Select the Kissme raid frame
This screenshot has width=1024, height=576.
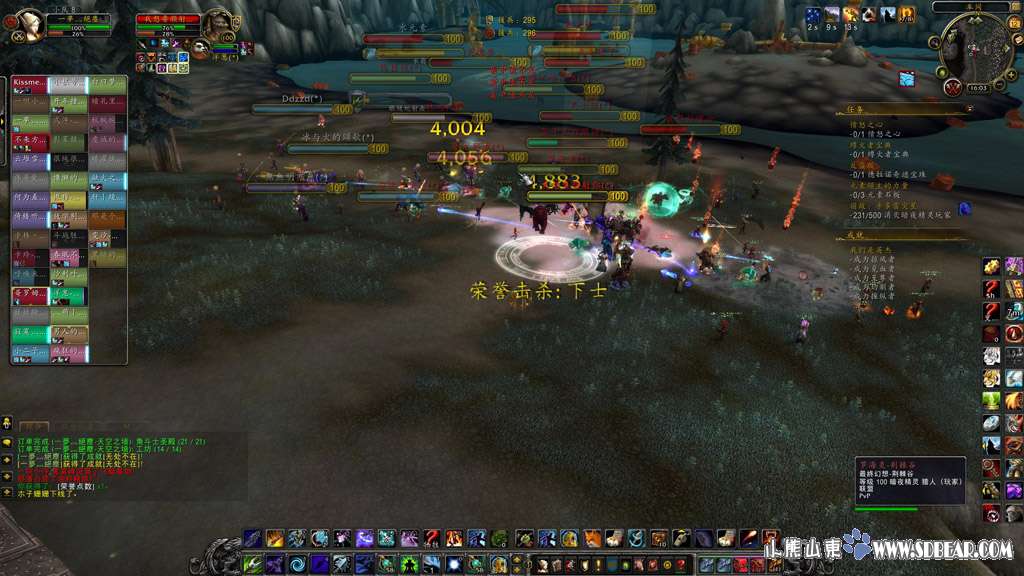(x=30, y=83)
